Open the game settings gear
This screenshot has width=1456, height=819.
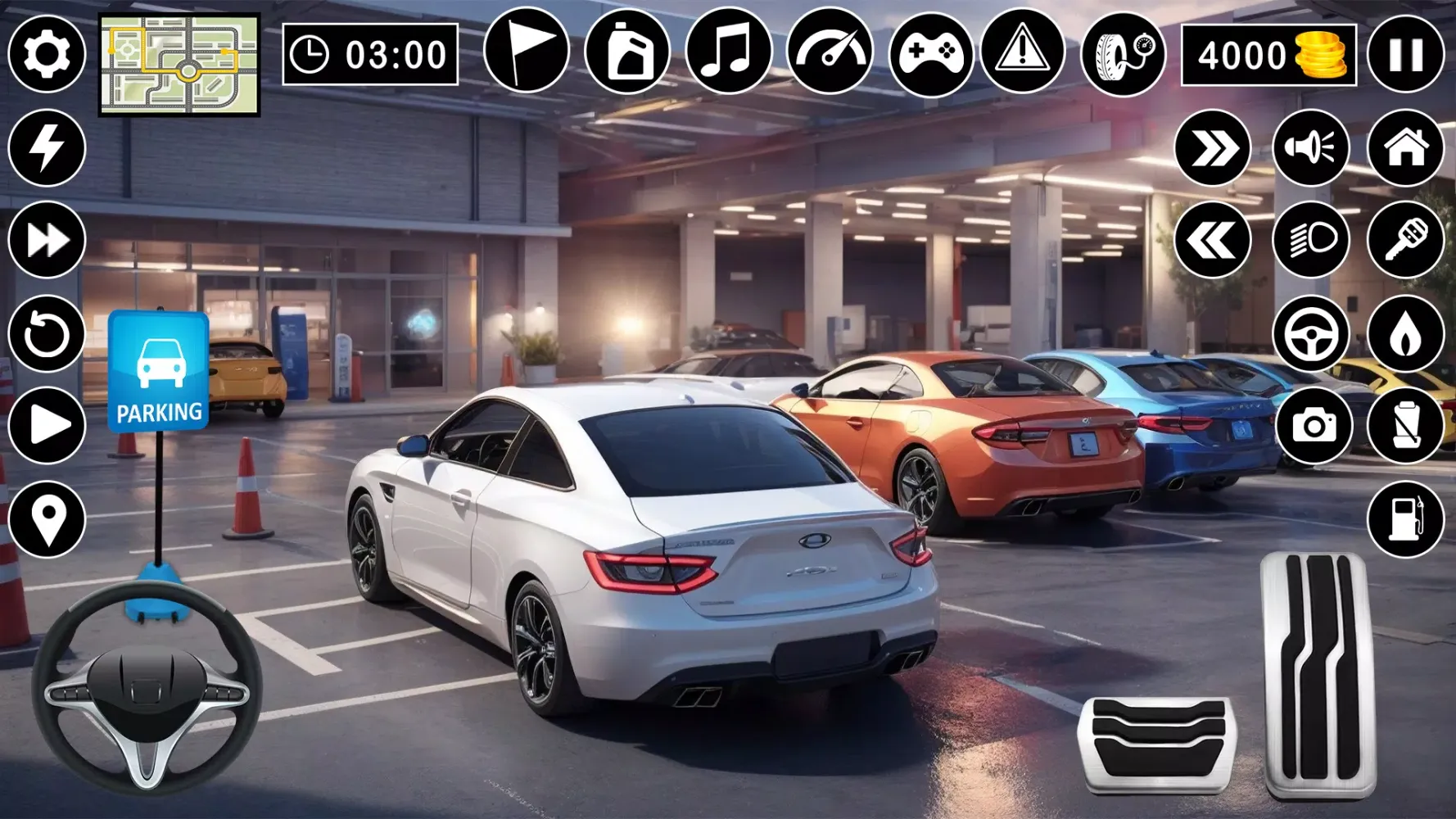[45, 56]
